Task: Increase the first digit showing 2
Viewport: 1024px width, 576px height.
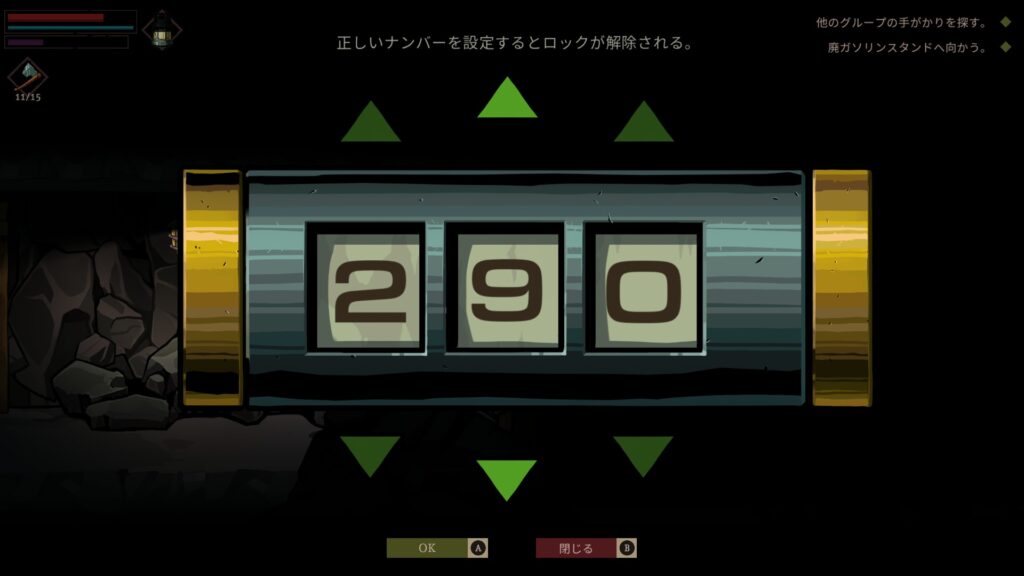Action: (x=370, y=124)
